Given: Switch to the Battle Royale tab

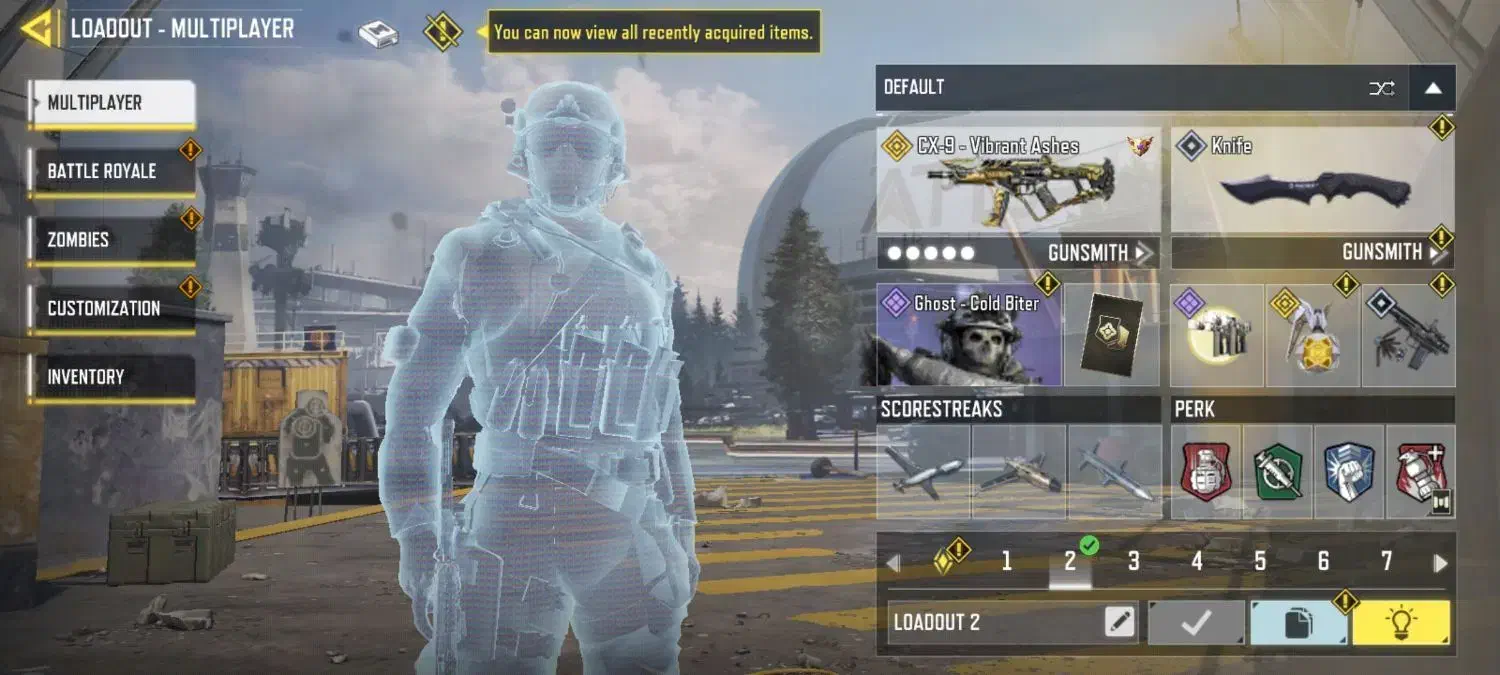Looking at the screenshot, I should [110, 171].
